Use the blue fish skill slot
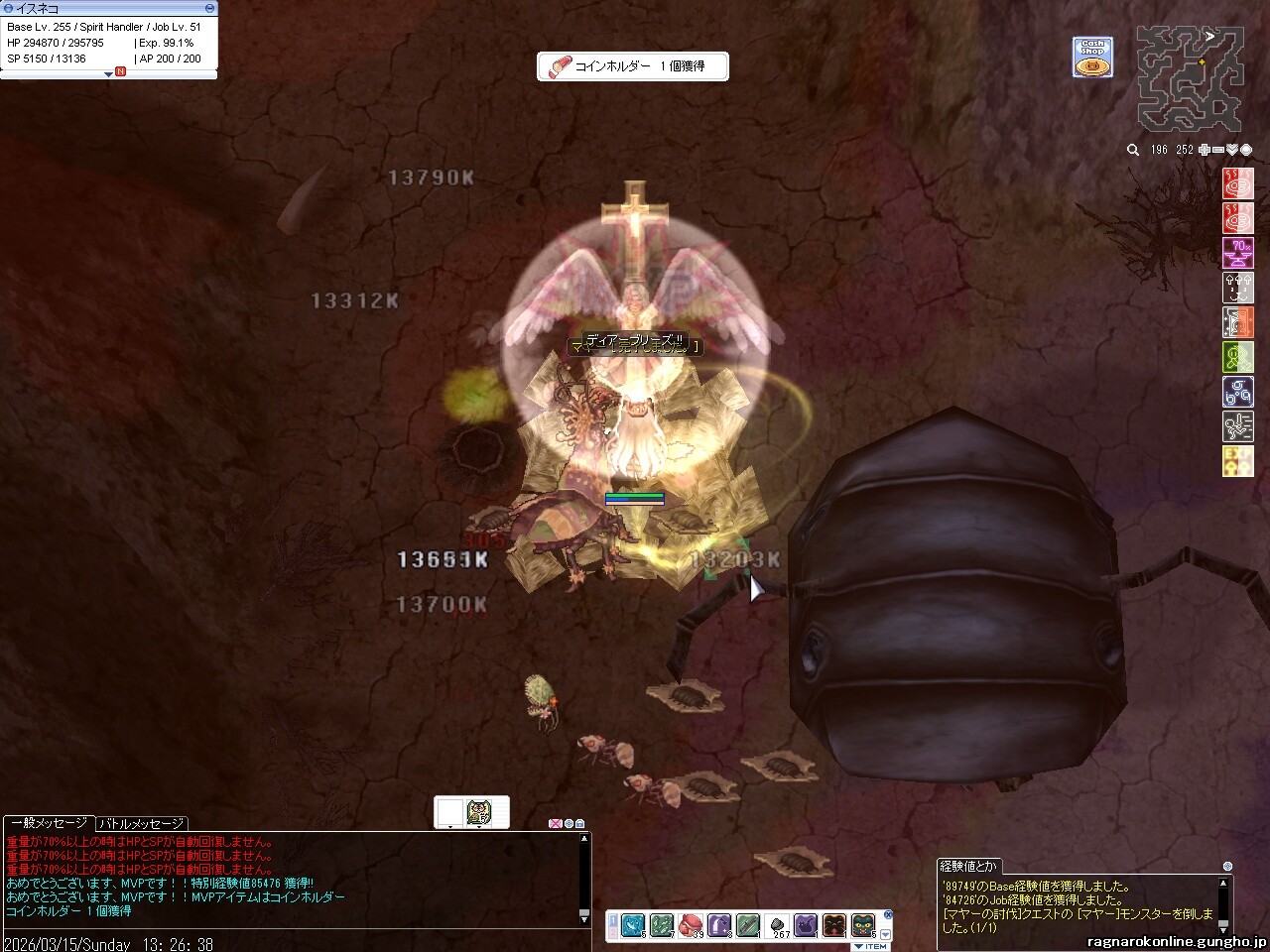The width and height of the screenshot is (1270, 952). 633,925
